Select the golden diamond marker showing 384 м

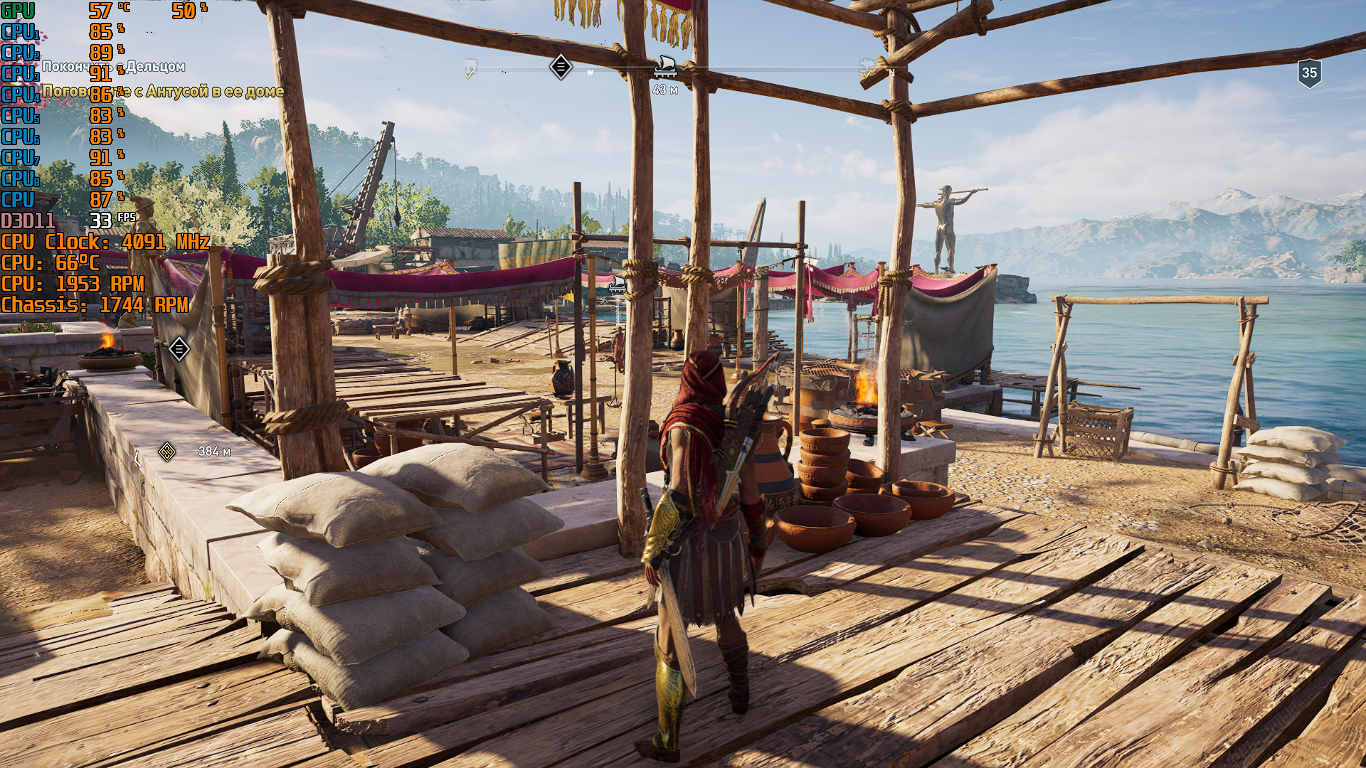click(x=167, y=451)
